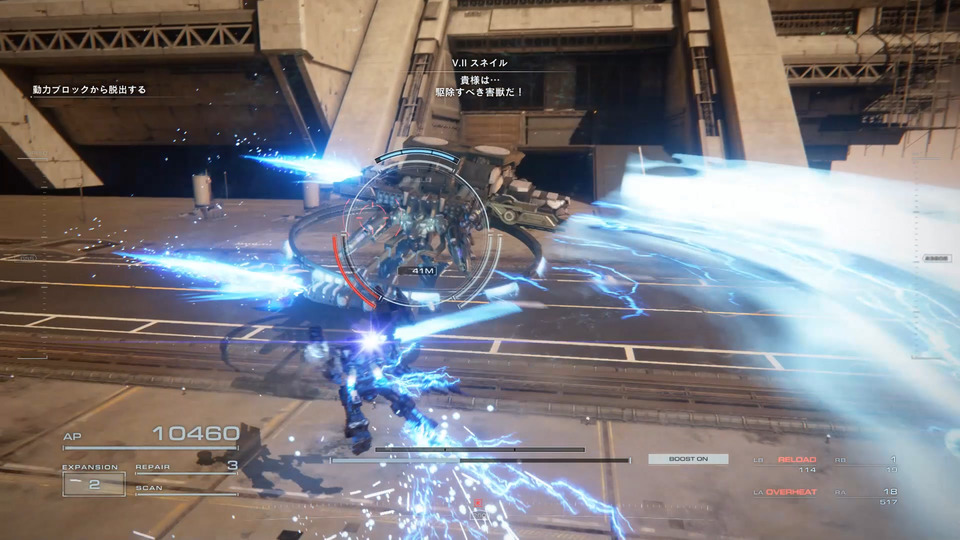Toggle the BOOST ON indicator

[687, 459]
